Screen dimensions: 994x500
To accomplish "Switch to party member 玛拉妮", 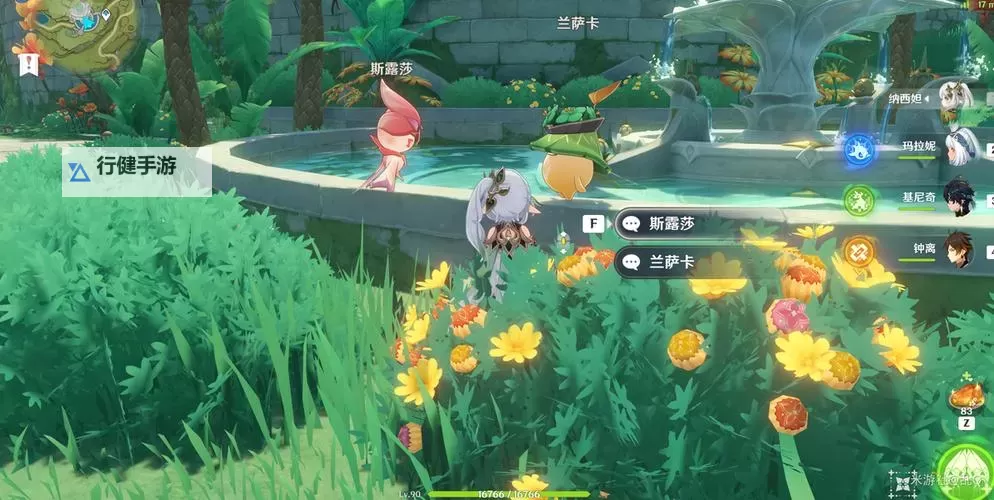I will [x=962, y=147].
